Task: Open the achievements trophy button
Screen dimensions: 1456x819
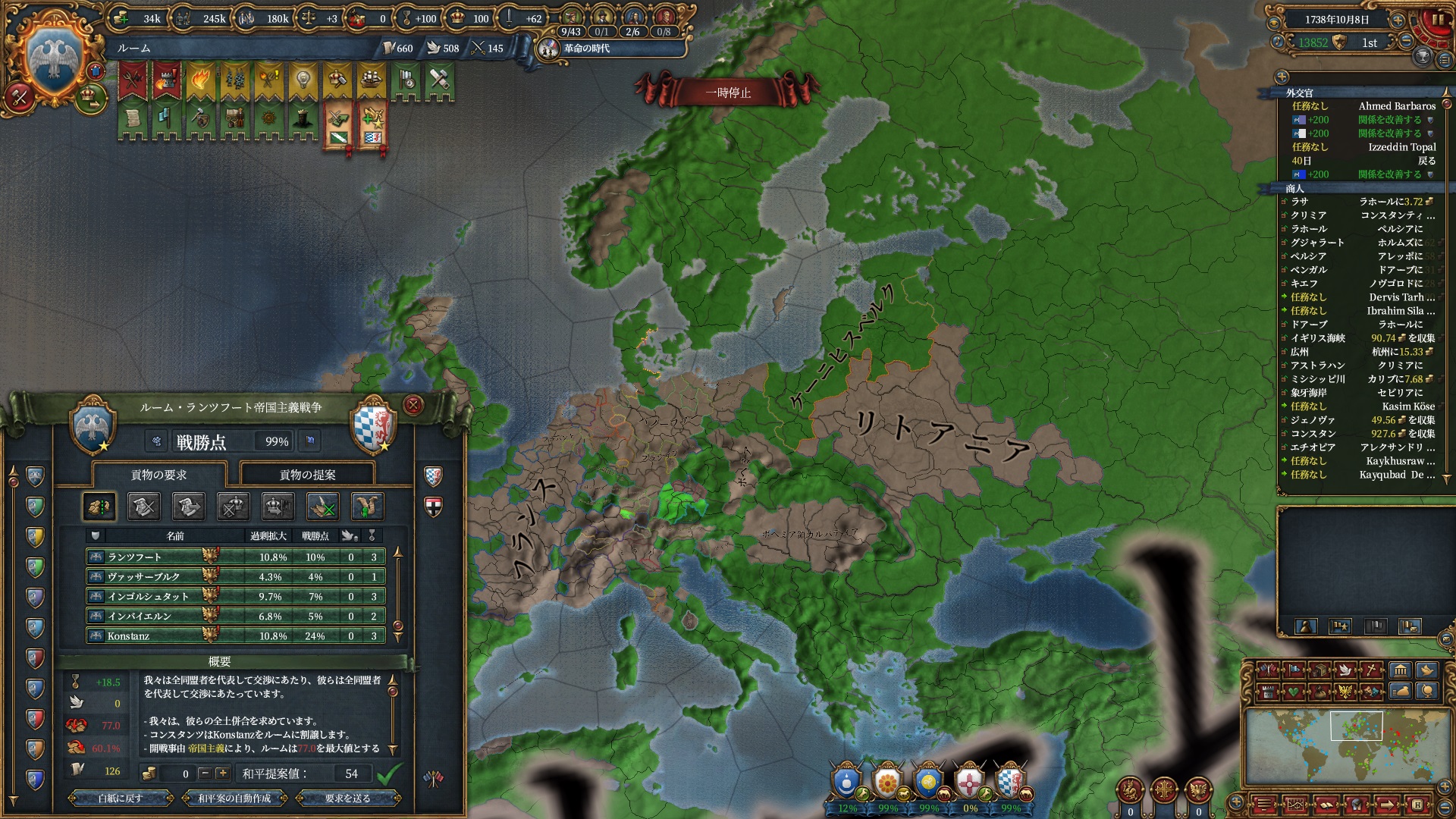Action: click(x=1423, y=56)
